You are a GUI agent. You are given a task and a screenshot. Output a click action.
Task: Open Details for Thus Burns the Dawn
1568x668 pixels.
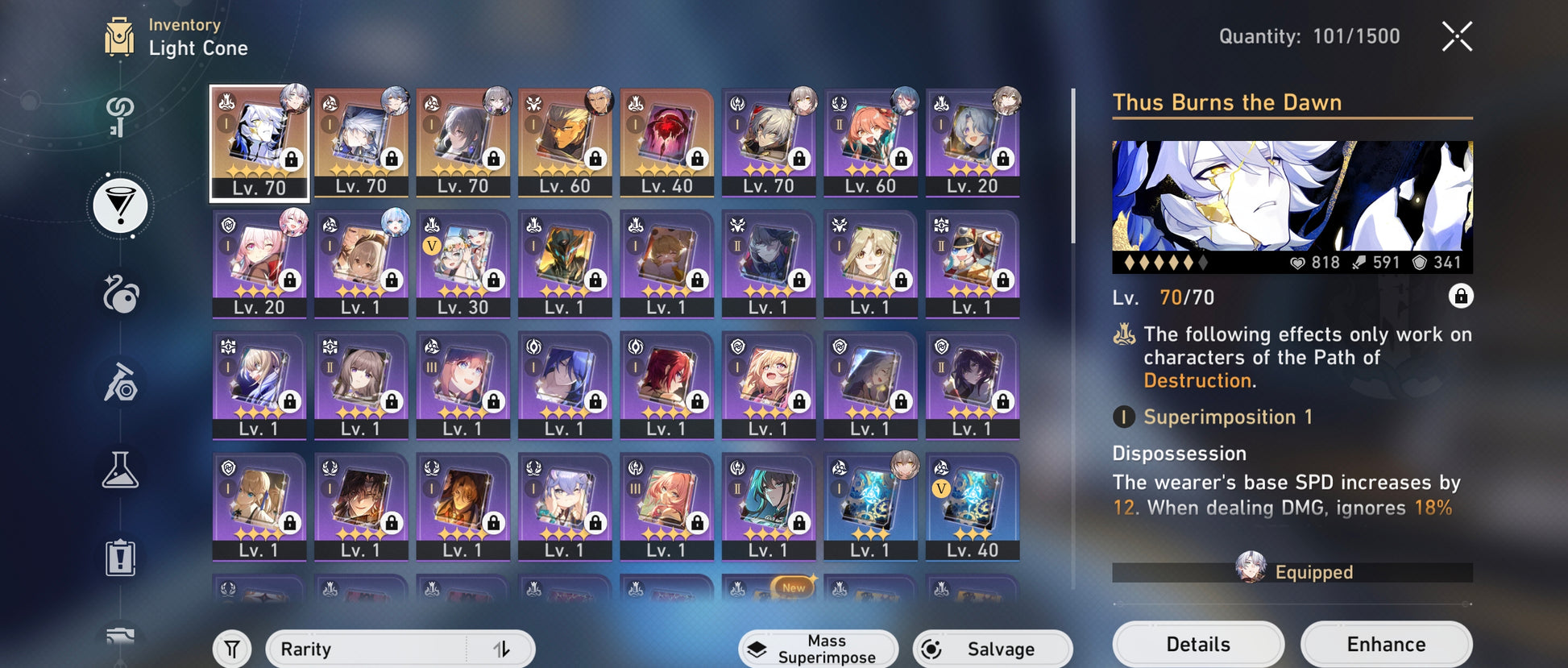pyautogui.click(x=1197, y=644)
